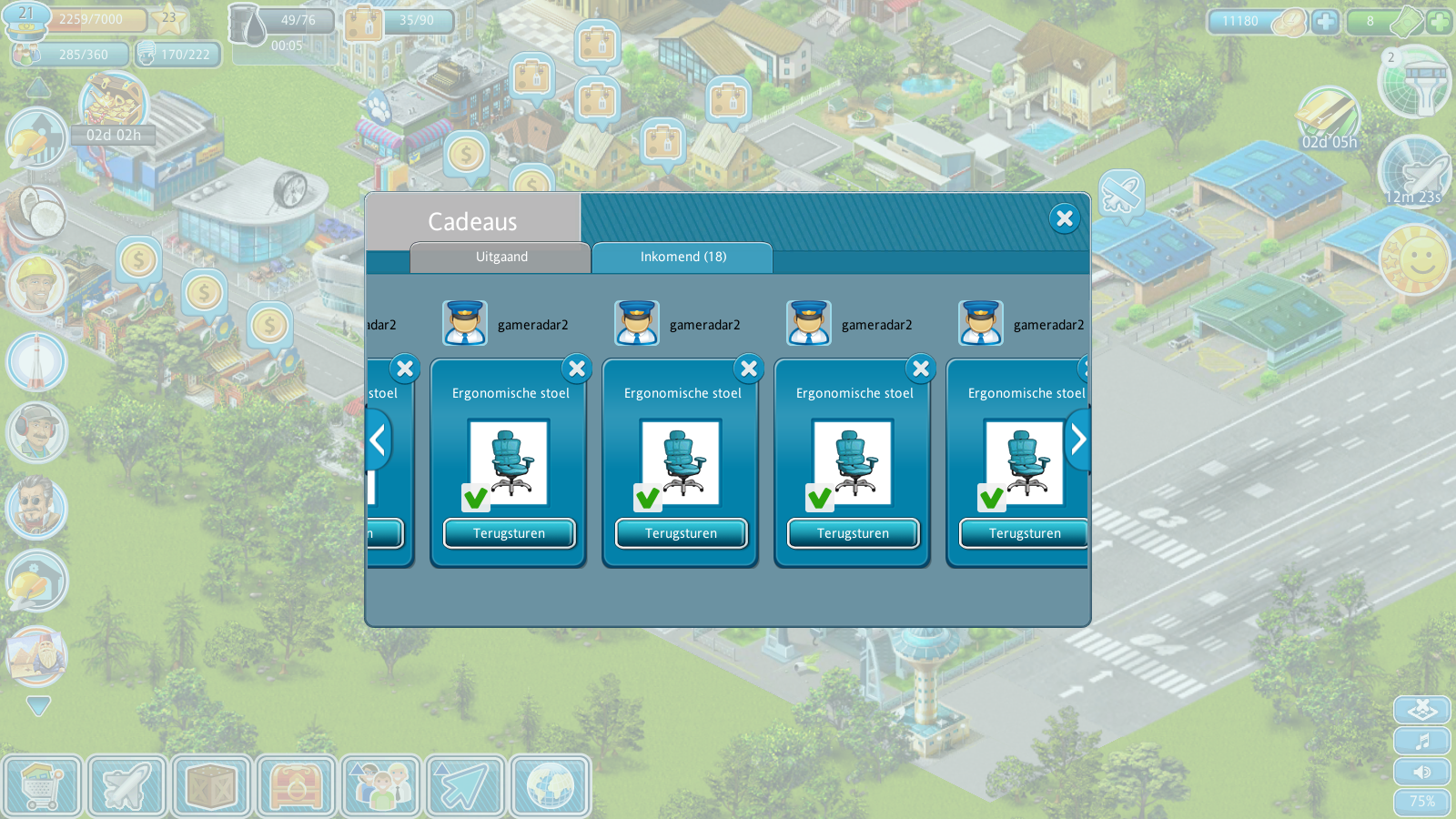Show next gifts with right arrow
This screenshot has width=1456, height=819.
point(1078,440)
